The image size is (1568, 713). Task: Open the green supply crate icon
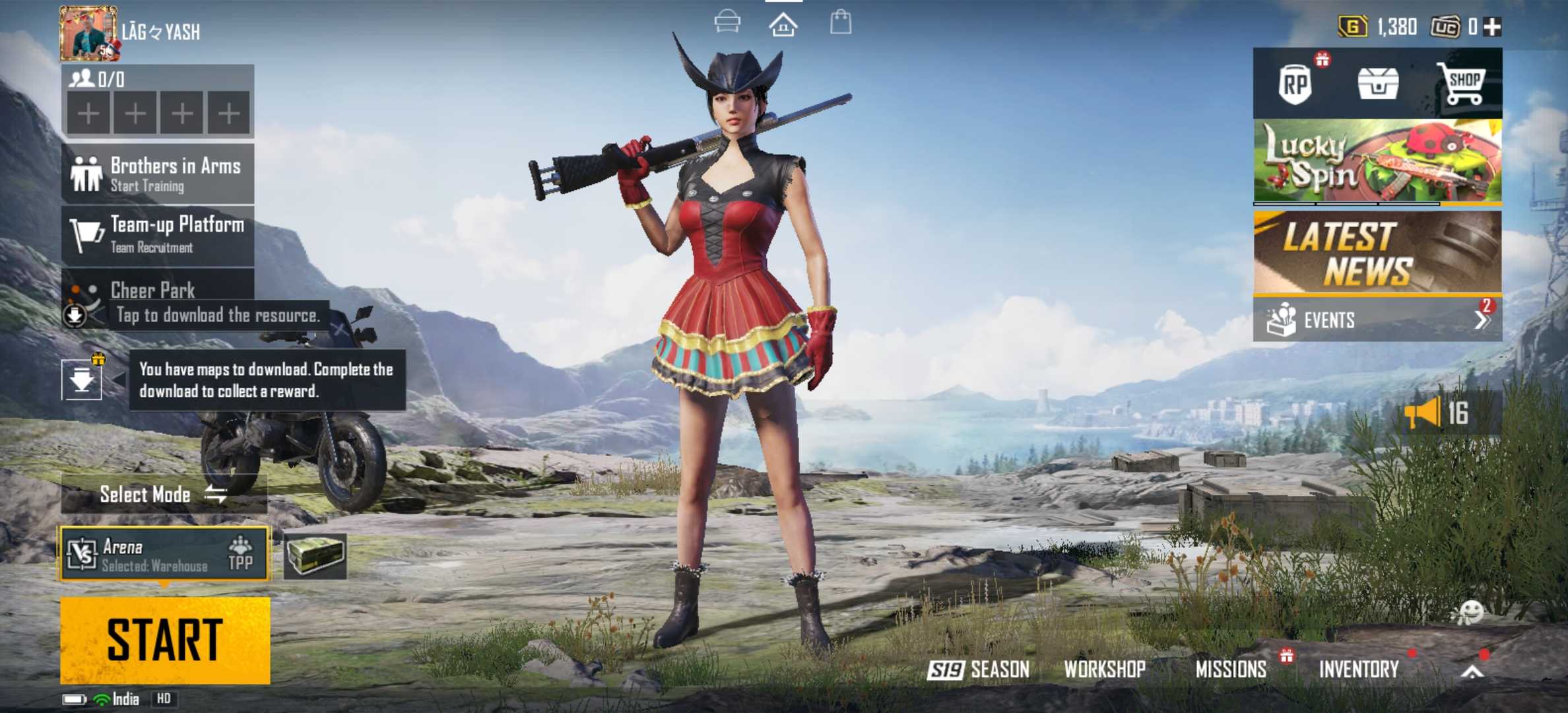[x=315, y=555]
